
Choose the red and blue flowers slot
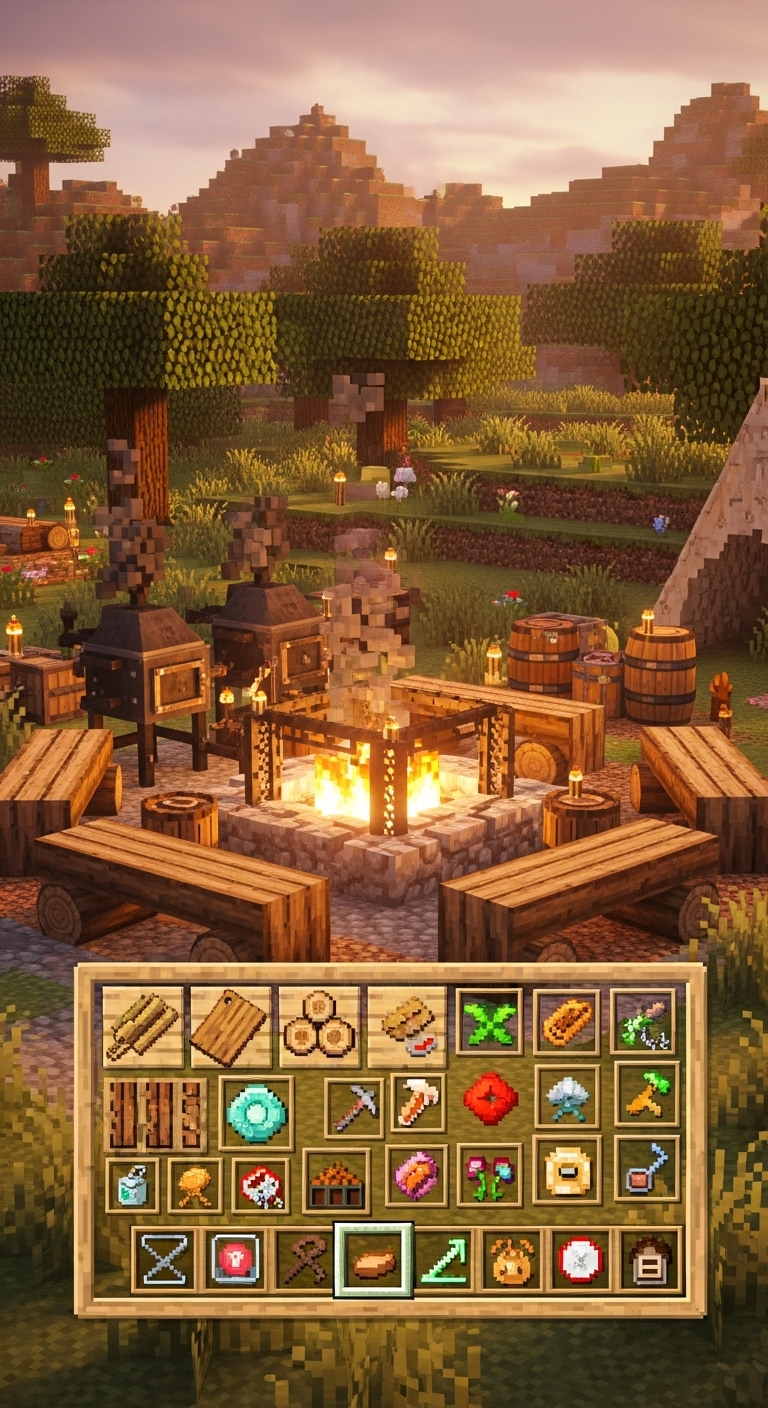pyautogui.click(x=489, y=1174)
